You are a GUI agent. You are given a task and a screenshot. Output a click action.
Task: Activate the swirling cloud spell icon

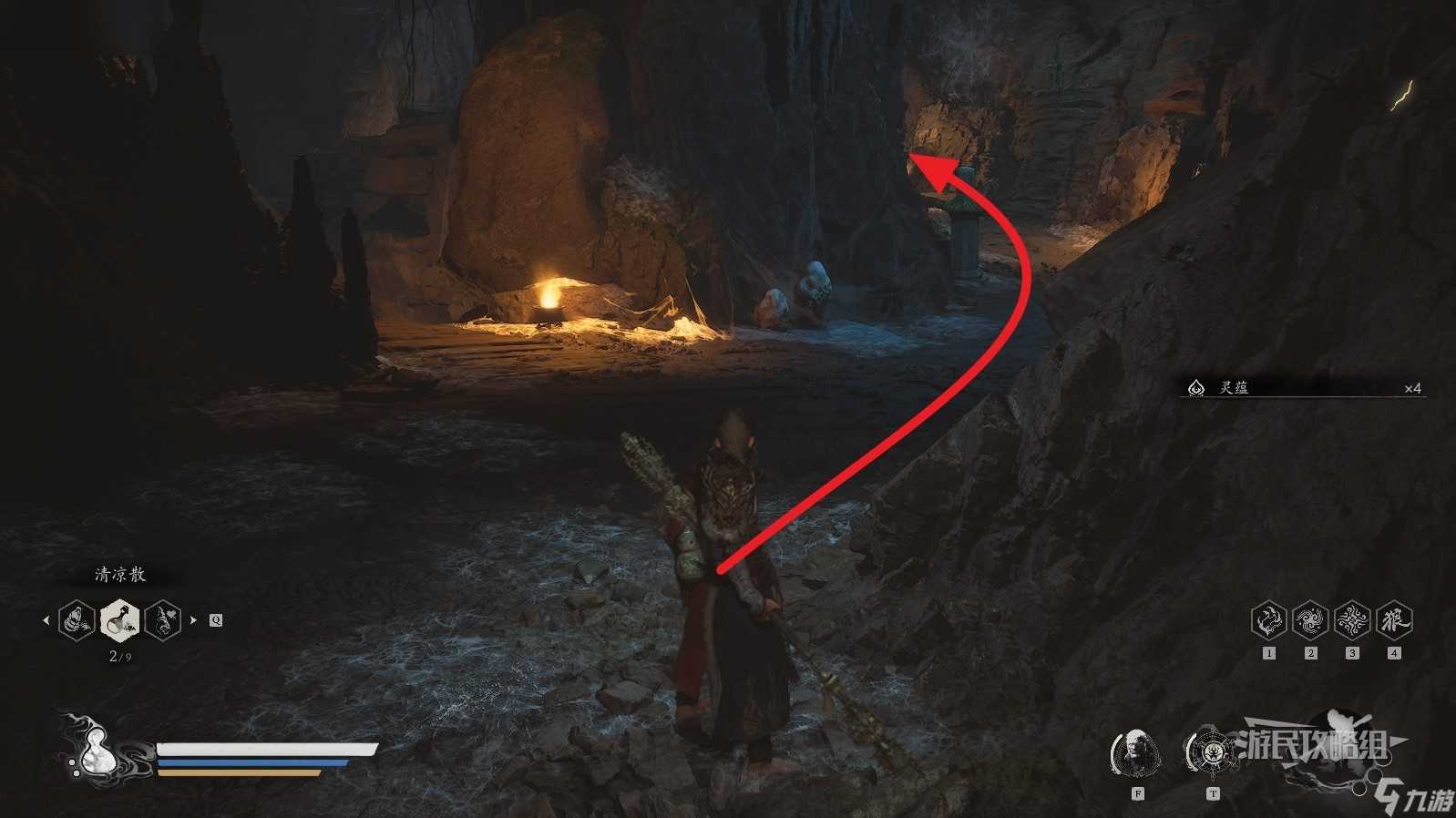[1310, 620]
